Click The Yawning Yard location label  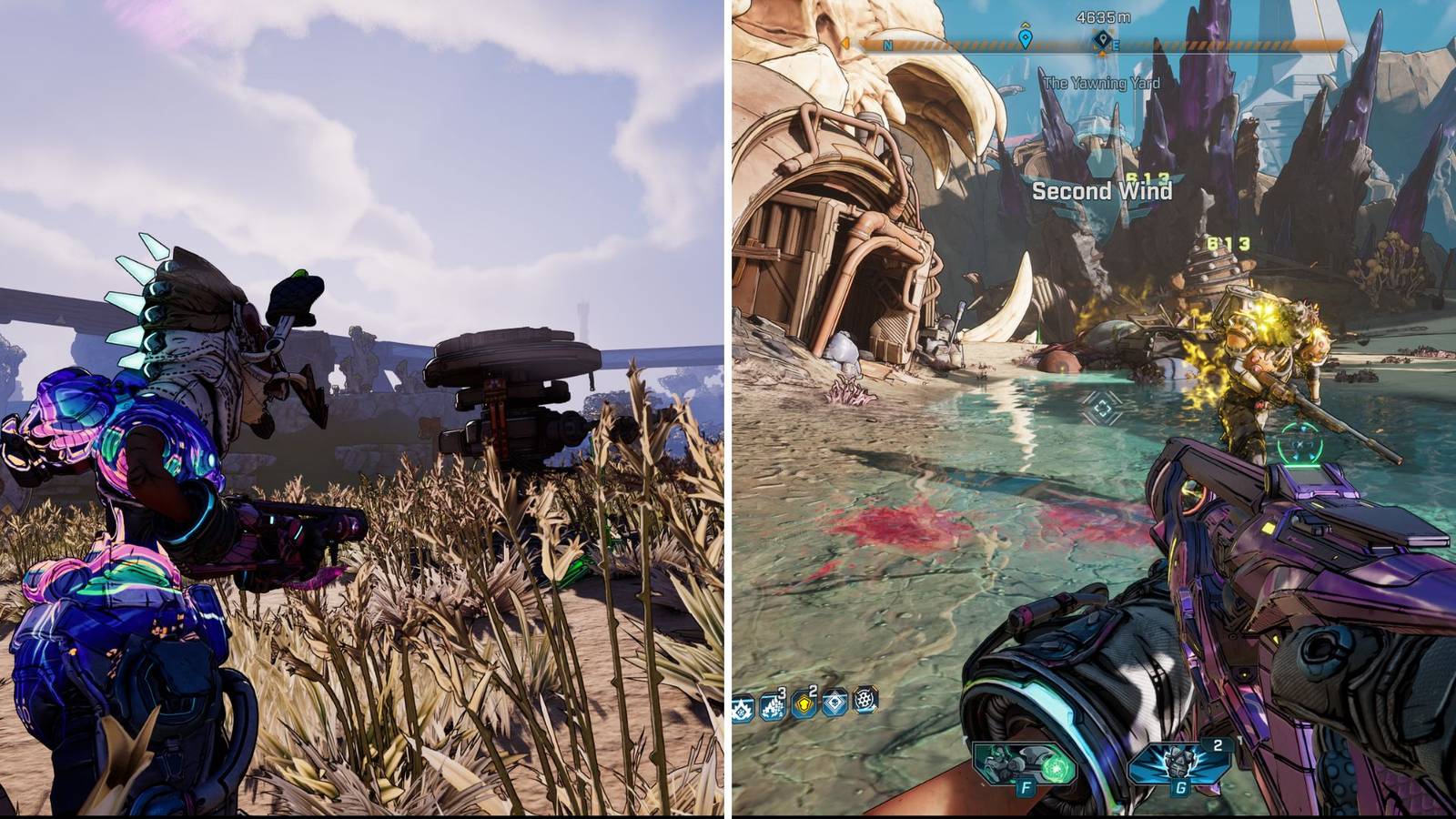(1103, 80)
